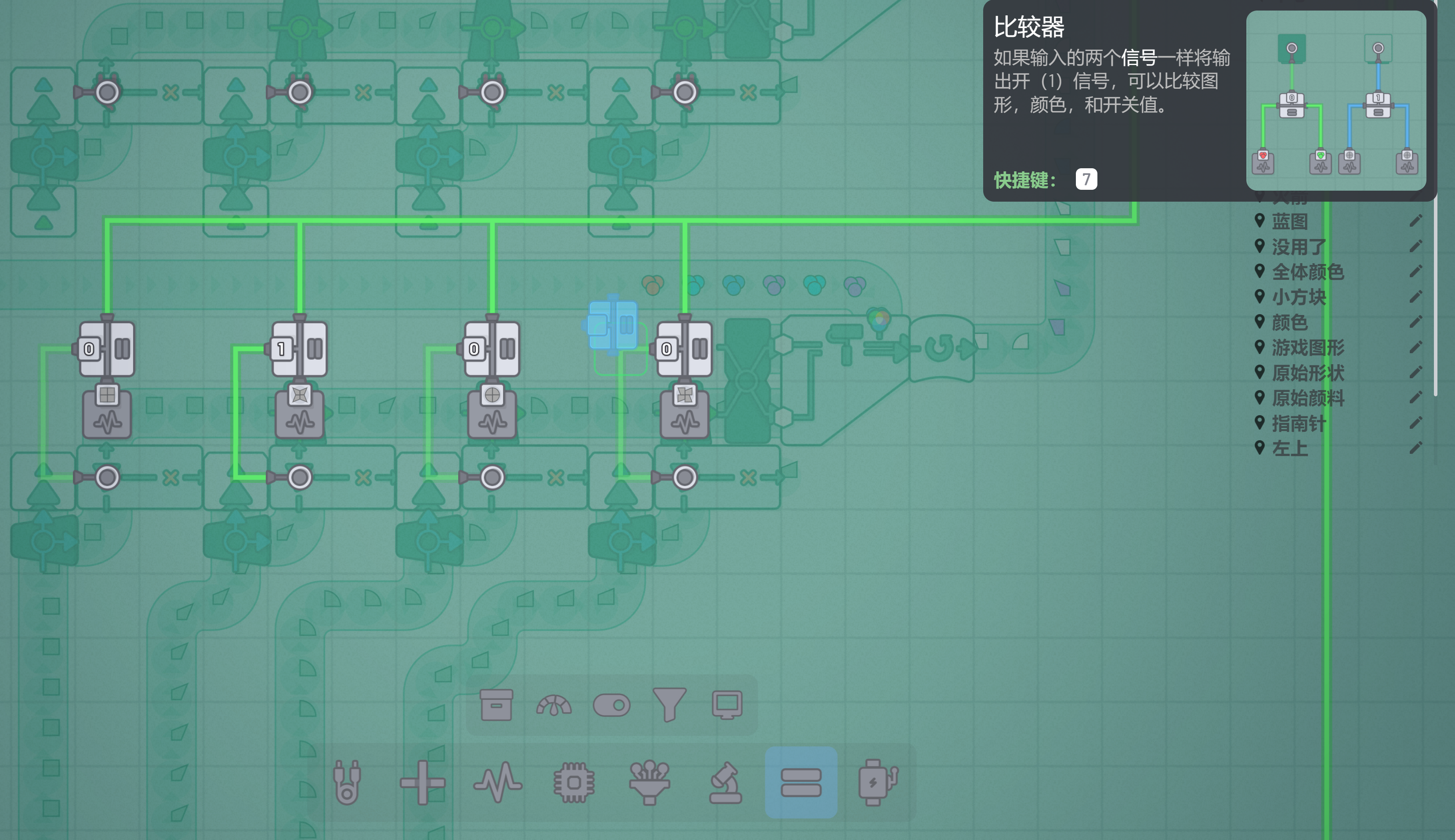This screenshot has height=840, width=1455.
Task: Pick the belt reader gauge tool
Action: click(554, 705)
